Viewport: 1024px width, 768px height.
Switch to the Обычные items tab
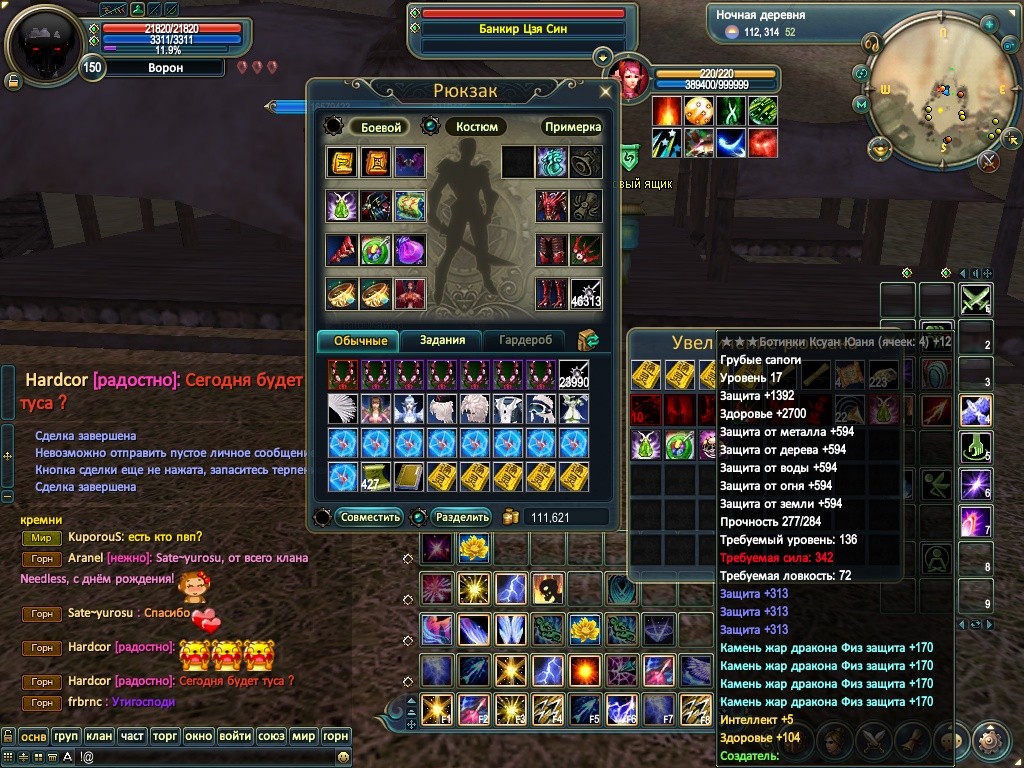pyautogui.click(x=358, y=340)
